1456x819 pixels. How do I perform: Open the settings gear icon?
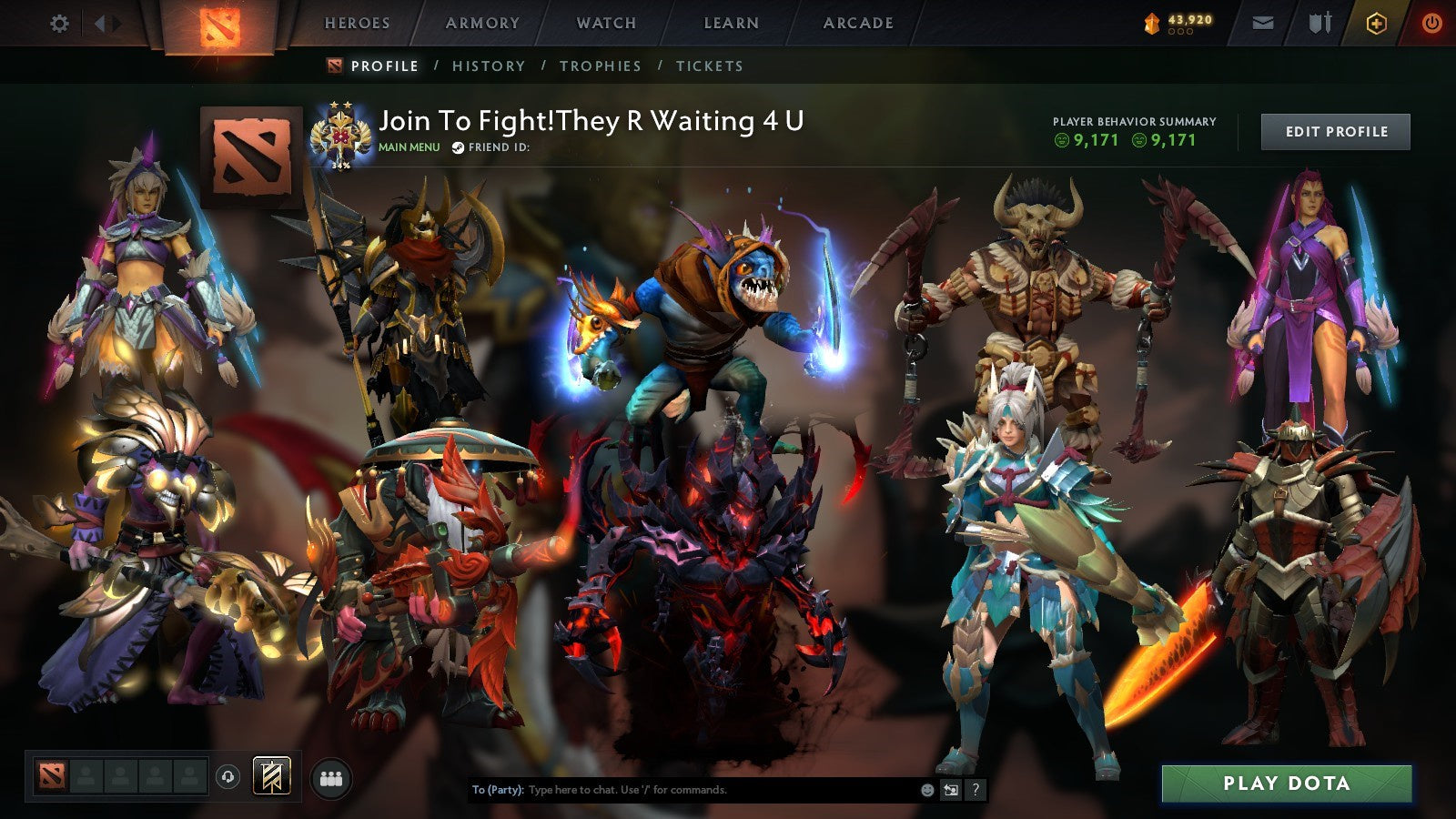[58, 23]
